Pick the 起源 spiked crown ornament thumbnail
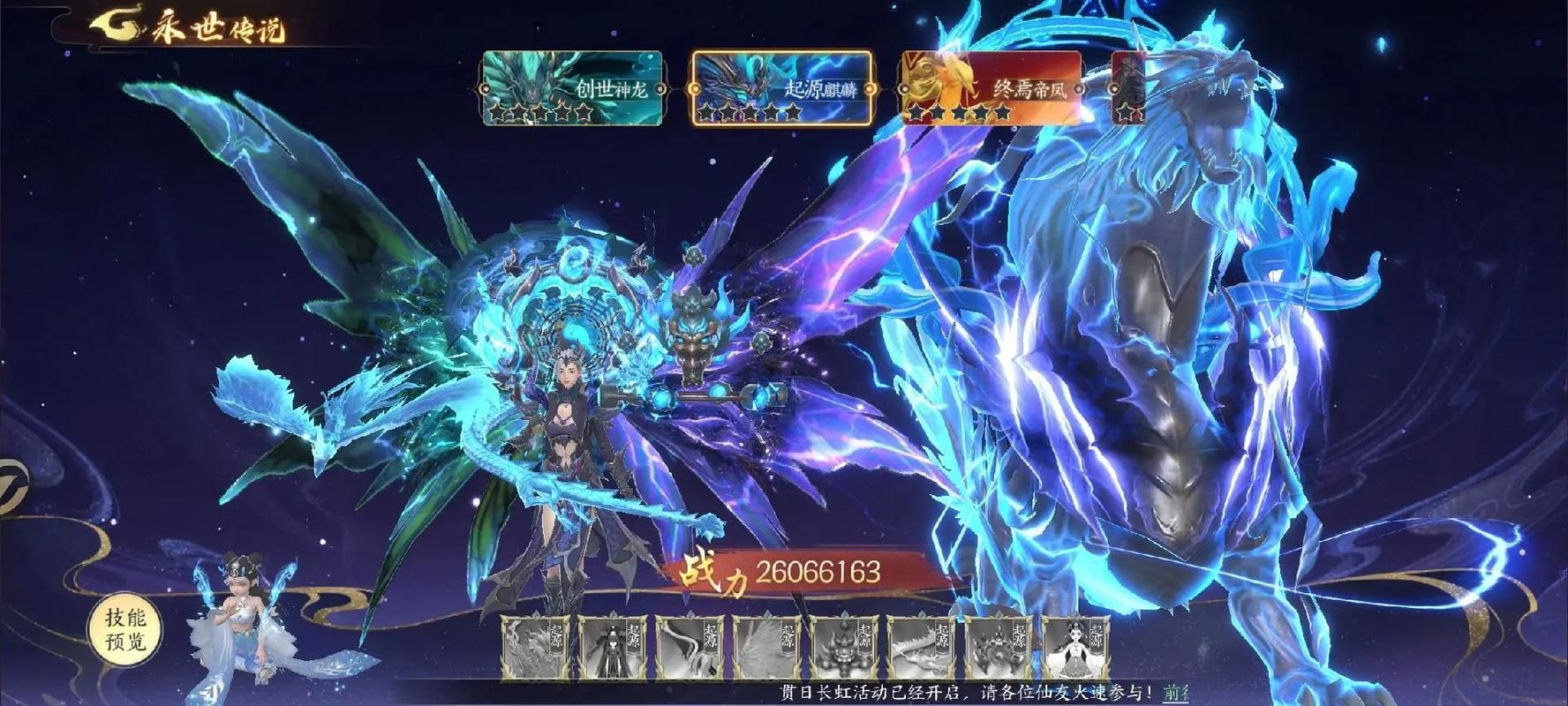1568x706 pixels. tap(999, 648)
